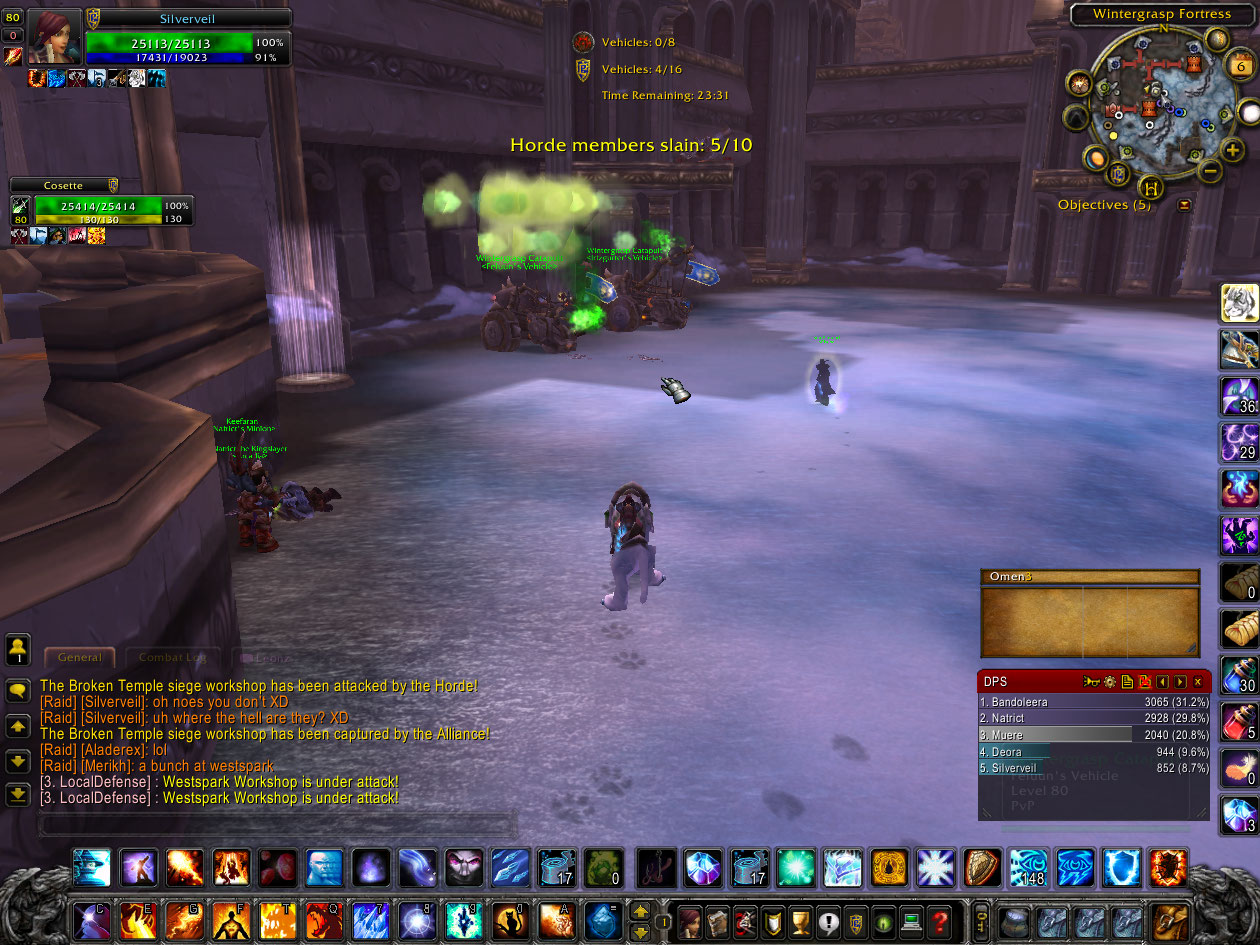The width and height of the screenshot is (1260, 945).
Task: Zoom out the minimap with minus button
Action: coord(1209,171)
